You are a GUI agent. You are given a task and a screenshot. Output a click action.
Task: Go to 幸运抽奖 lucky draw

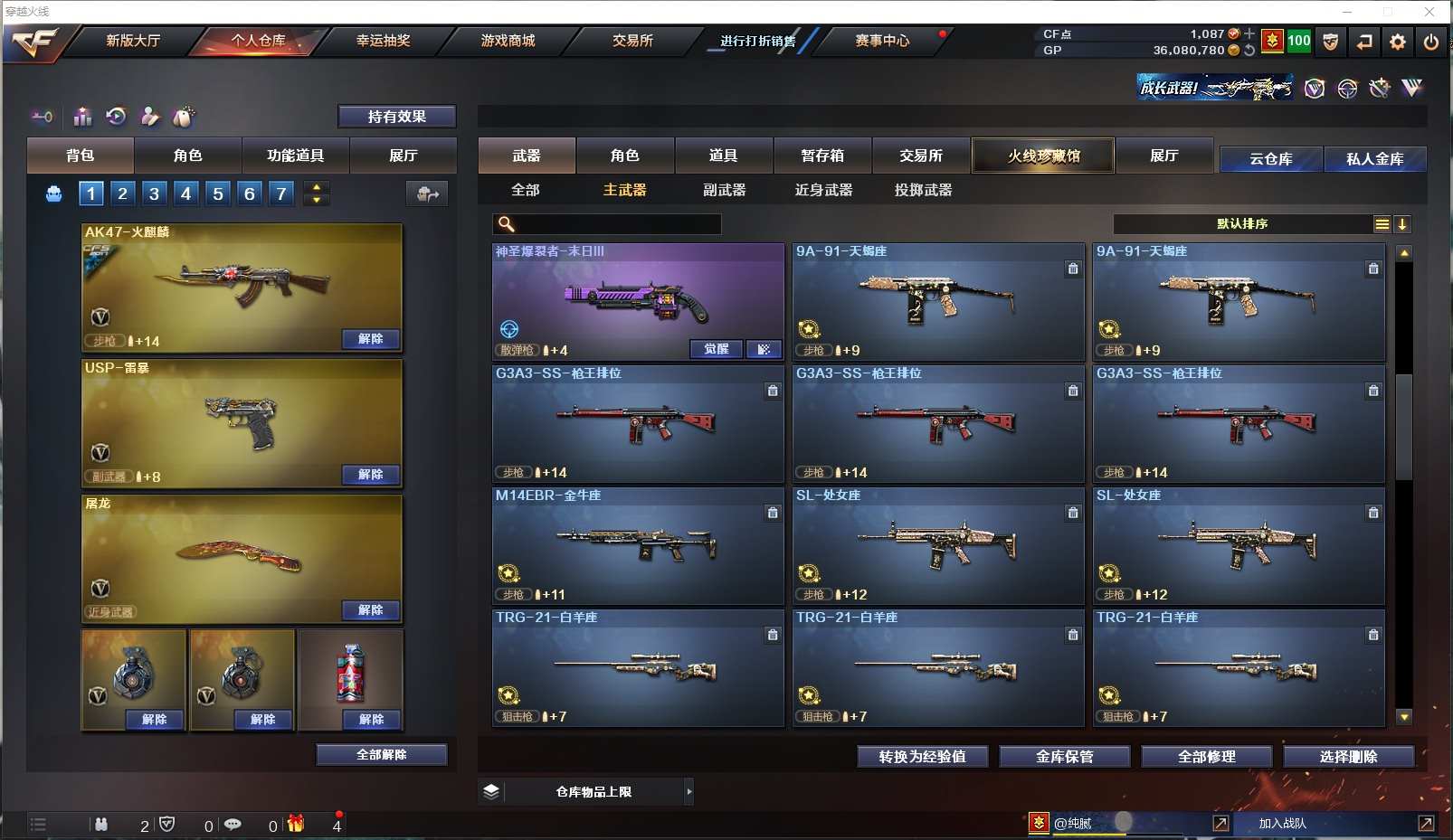[x=383, y=41]
